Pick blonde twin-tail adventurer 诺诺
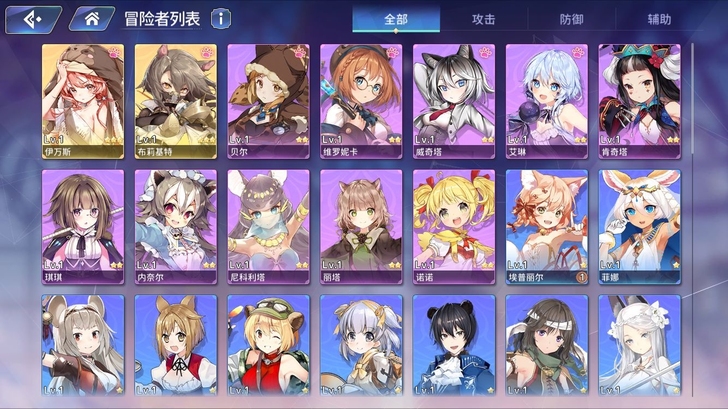Screen dimensions: 728x409 click(454, 226)
